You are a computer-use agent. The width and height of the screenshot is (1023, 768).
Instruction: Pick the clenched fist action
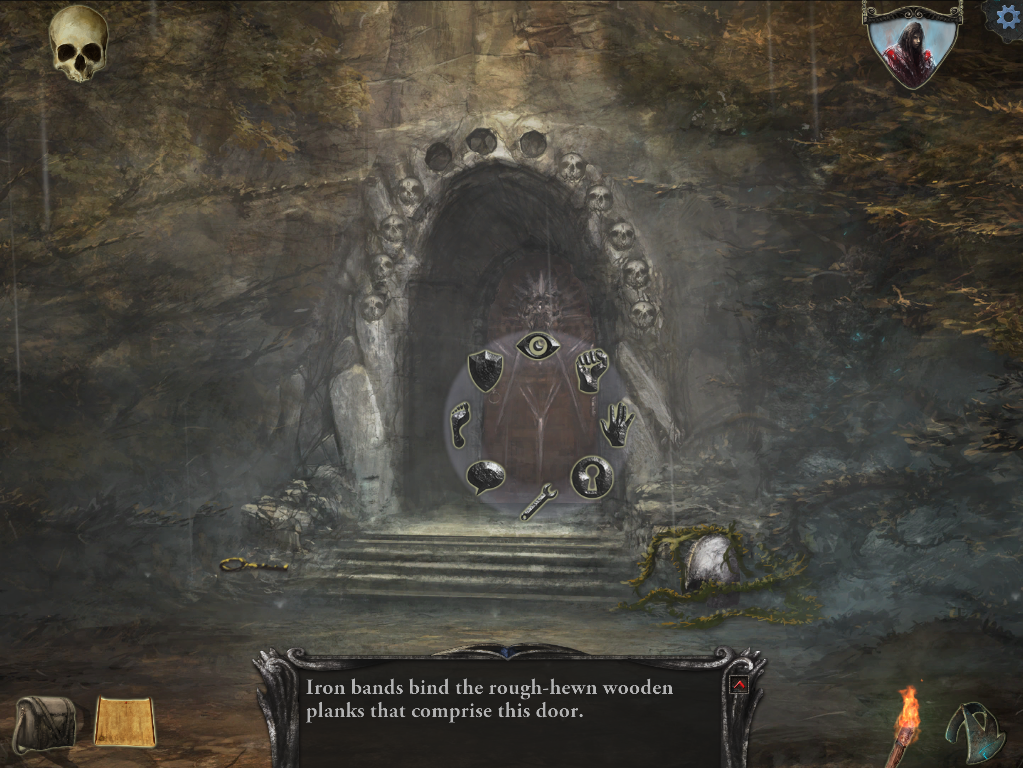[x=592, y=370]
